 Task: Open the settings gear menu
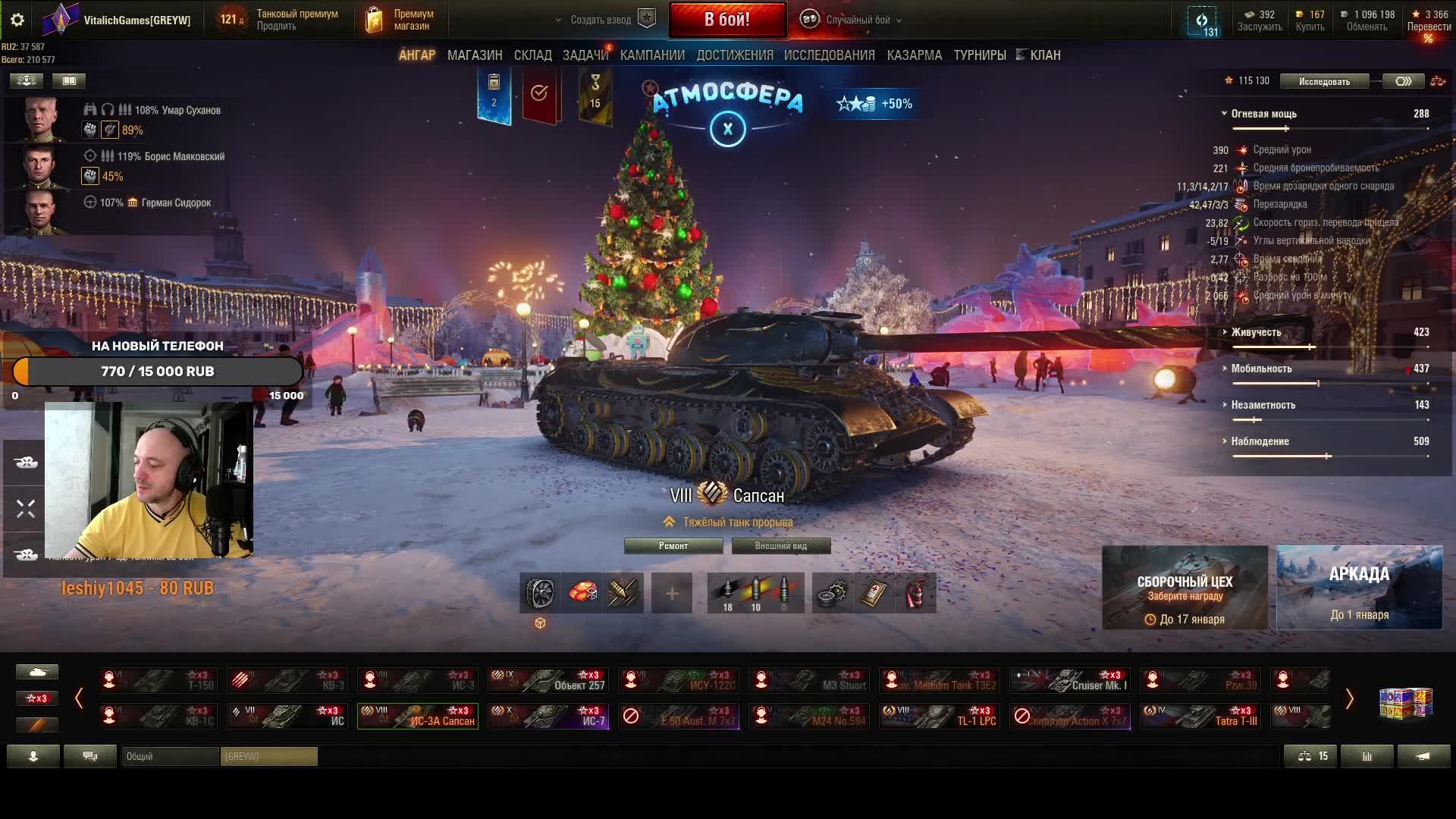click(x=17, y=20)
